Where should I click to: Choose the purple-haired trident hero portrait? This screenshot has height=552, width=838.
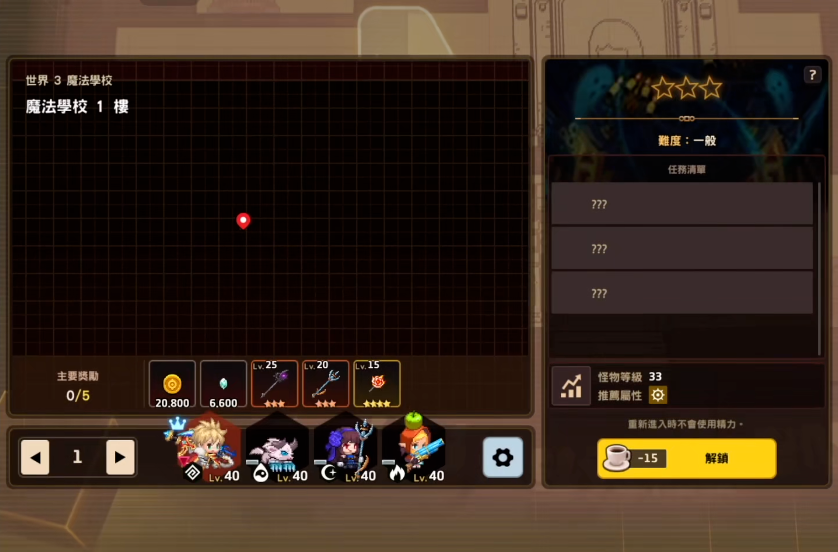pyautogui.click(x=345, y=450)
